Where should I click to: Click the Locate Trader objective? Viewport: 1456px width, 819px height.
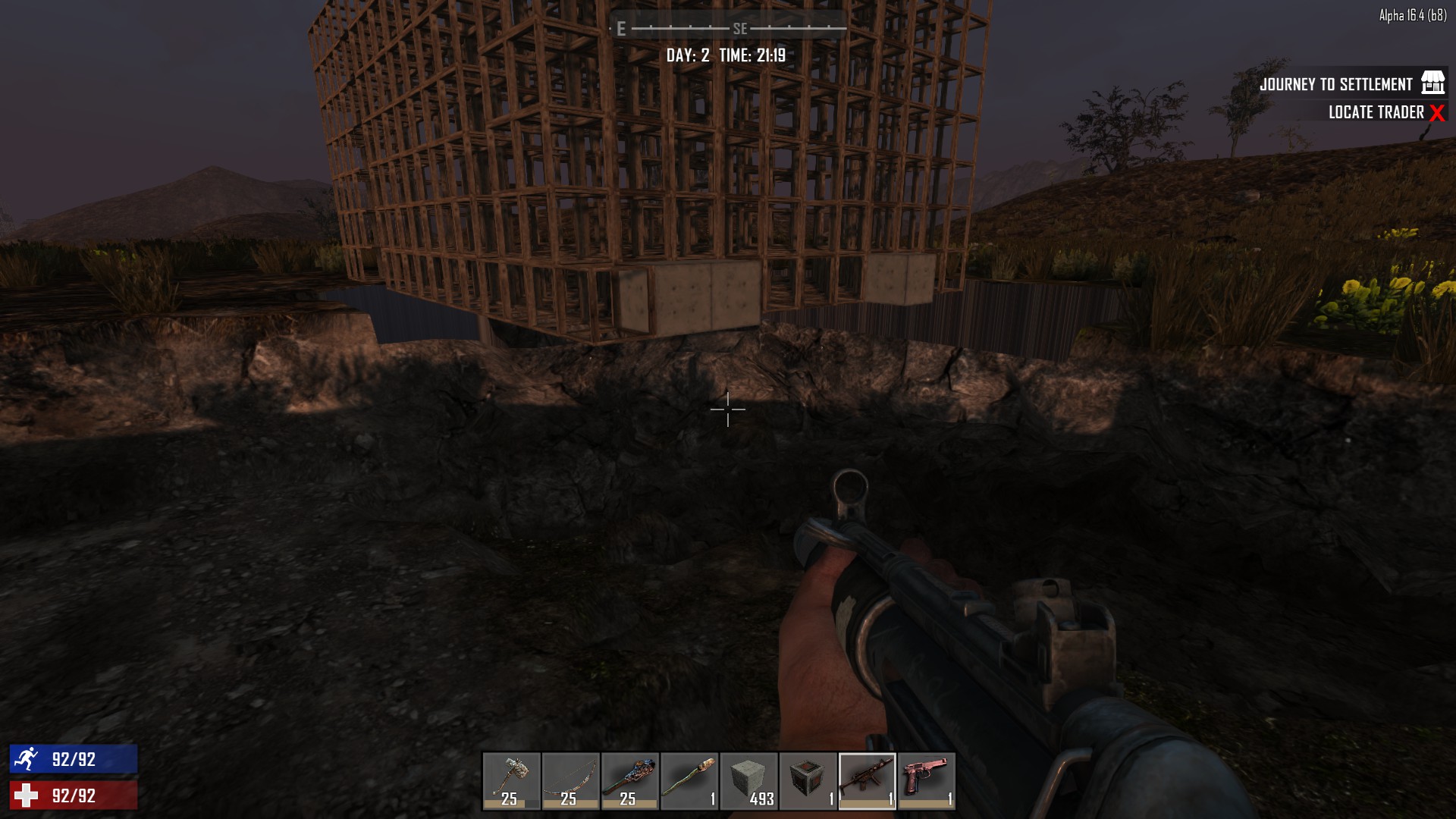(x=1376, y=112)
